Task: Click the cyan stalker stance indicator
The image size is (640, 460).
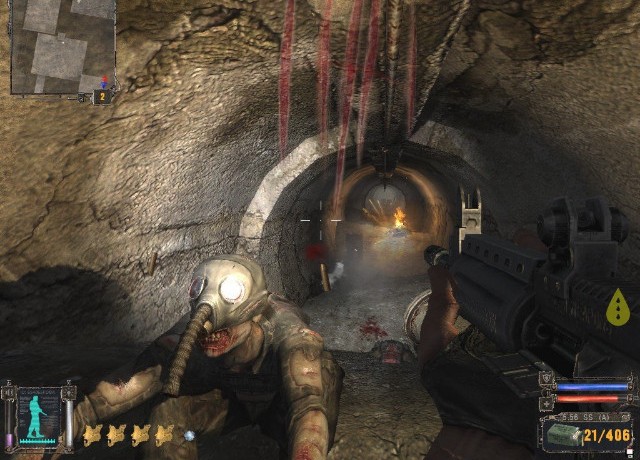Action: [x=37, y=416]
